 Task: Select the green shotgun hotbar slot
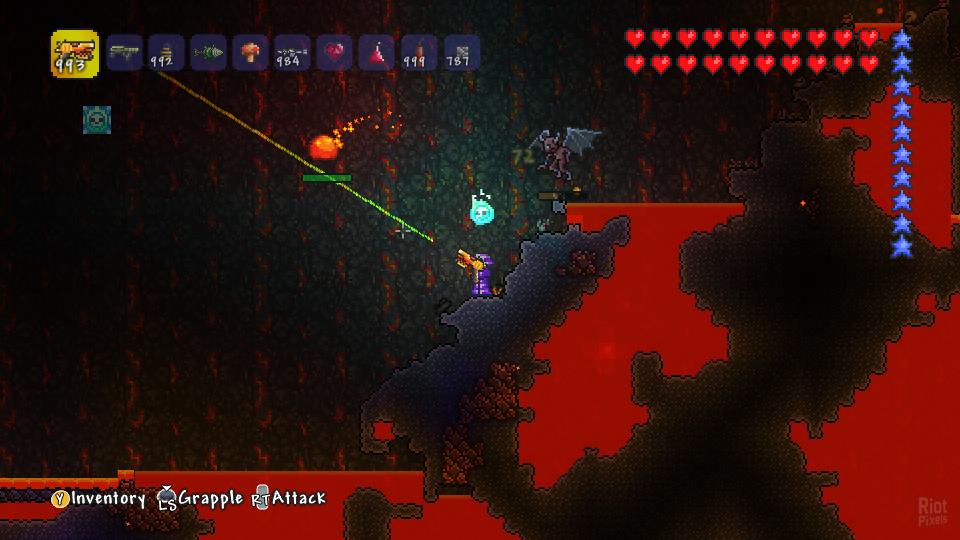(x=125, y=53)
